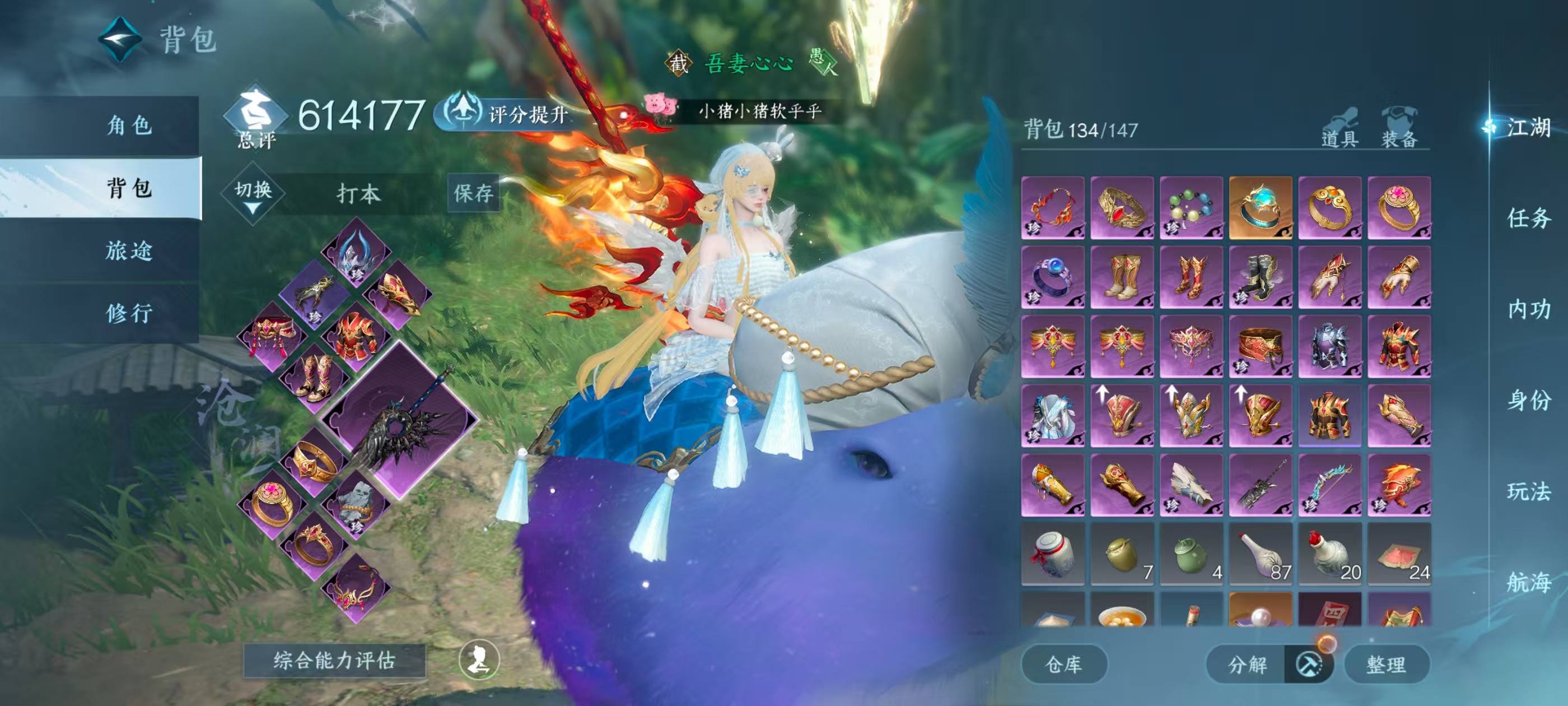Go to the 航海 voyage menu
Screen dimensions: 1568x706
(1528, 582)
